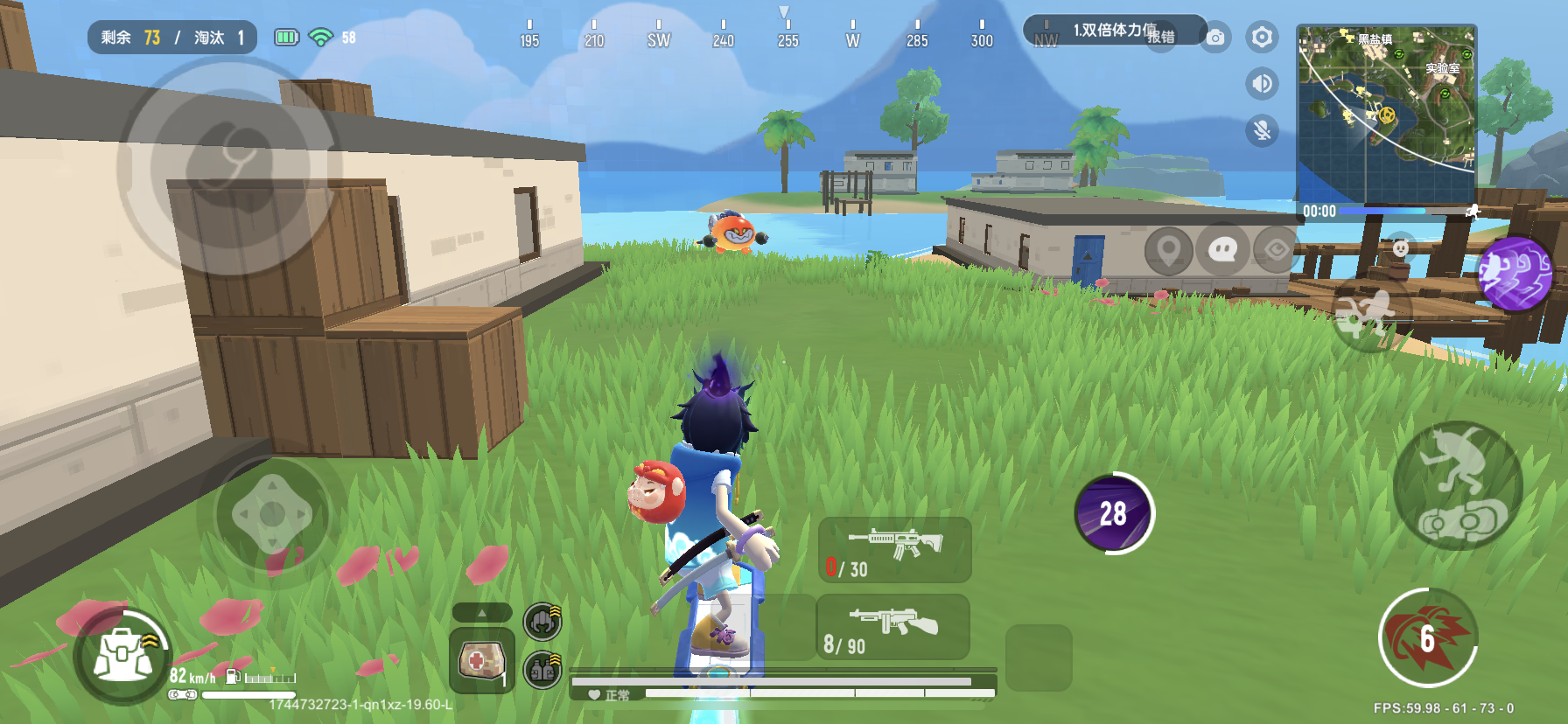This screenshot has height=724, width=1568.
Task: Open the quick chat bubble
Action: [x=1221, y=251]
